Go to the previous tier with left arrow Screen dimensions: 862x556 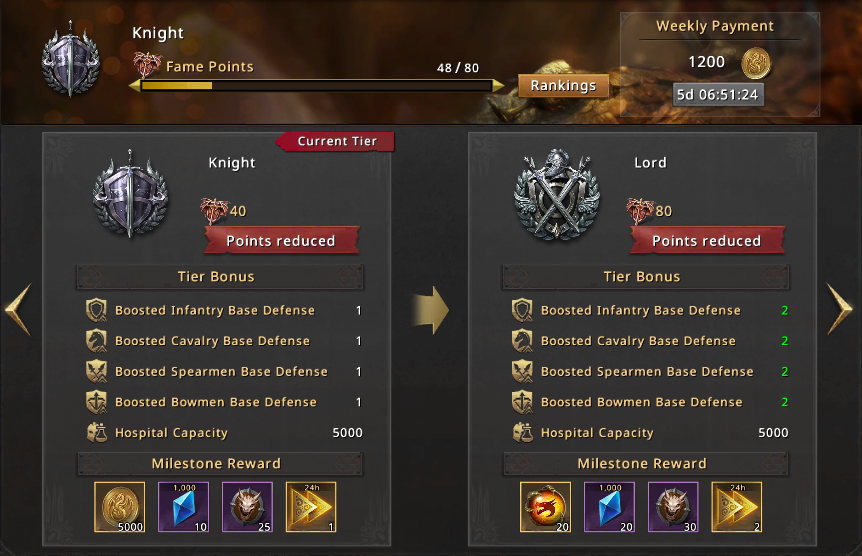pos(19,310)
